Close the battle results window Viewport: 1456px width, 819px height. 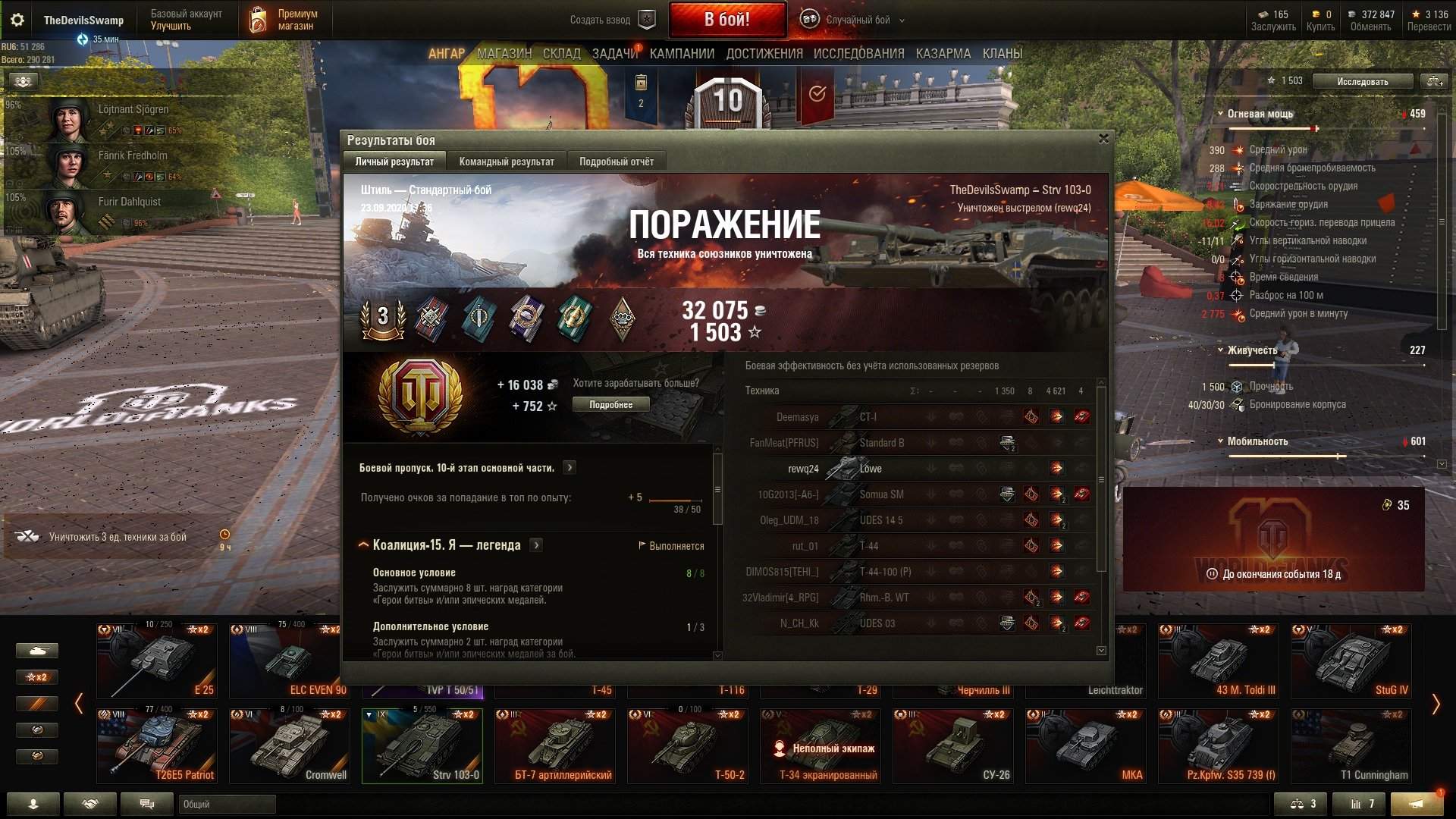point(1103,139)
